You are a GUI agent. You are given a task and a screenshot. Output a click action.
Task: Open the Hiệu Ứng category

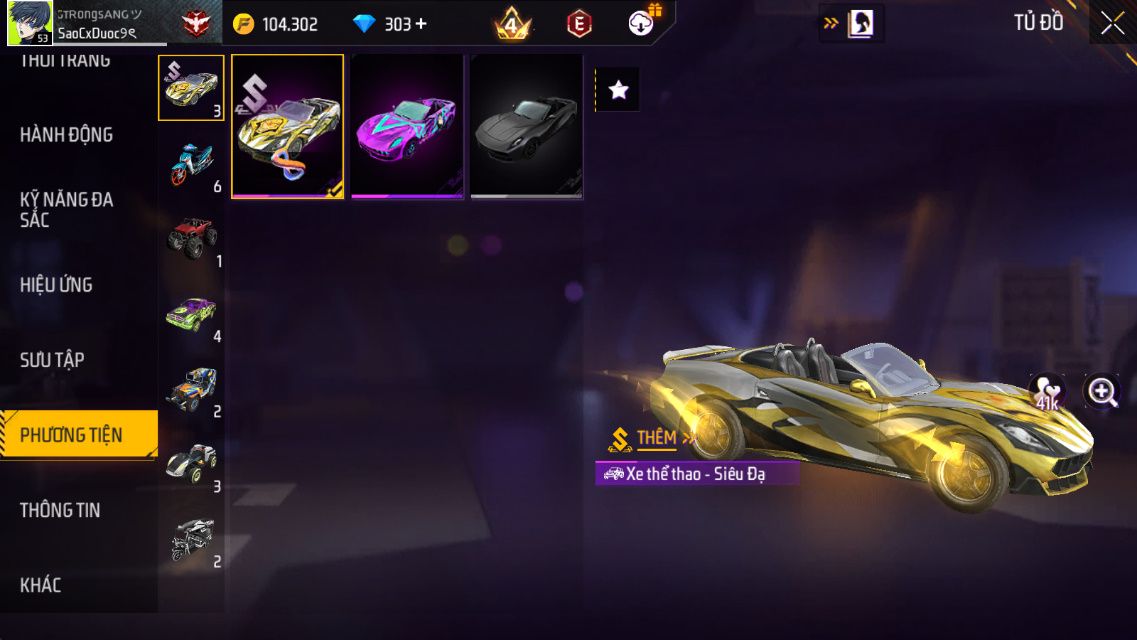coord(56,285)
